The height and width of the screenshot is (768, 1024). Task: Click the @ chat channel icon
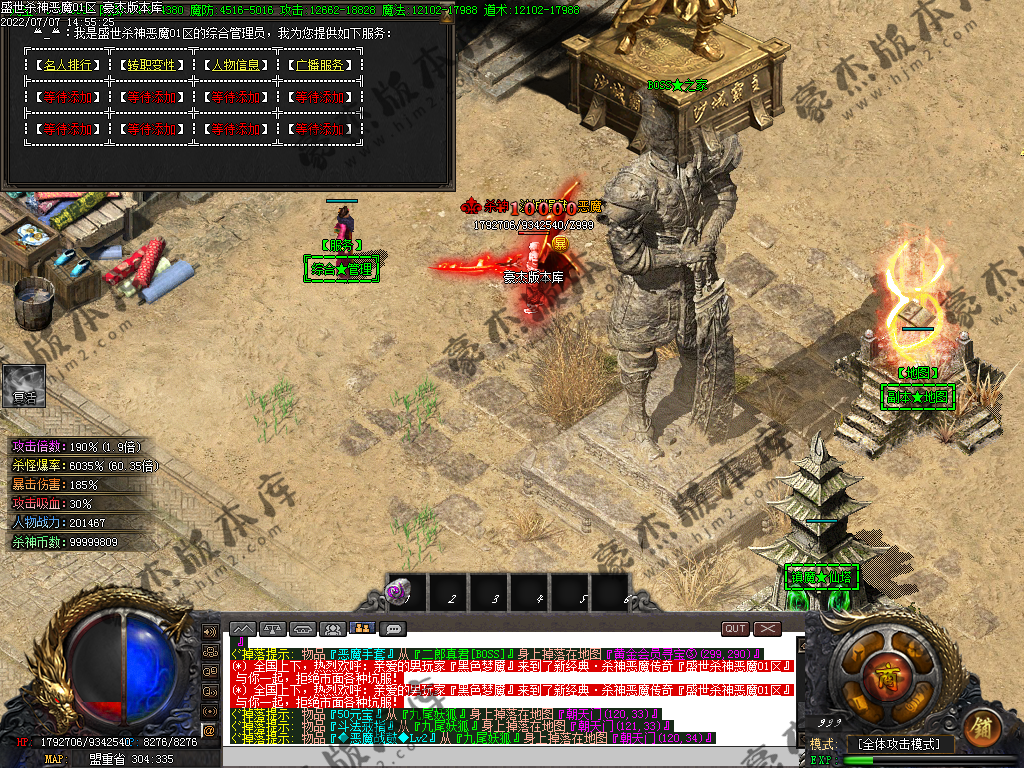(x=210, y=731)
